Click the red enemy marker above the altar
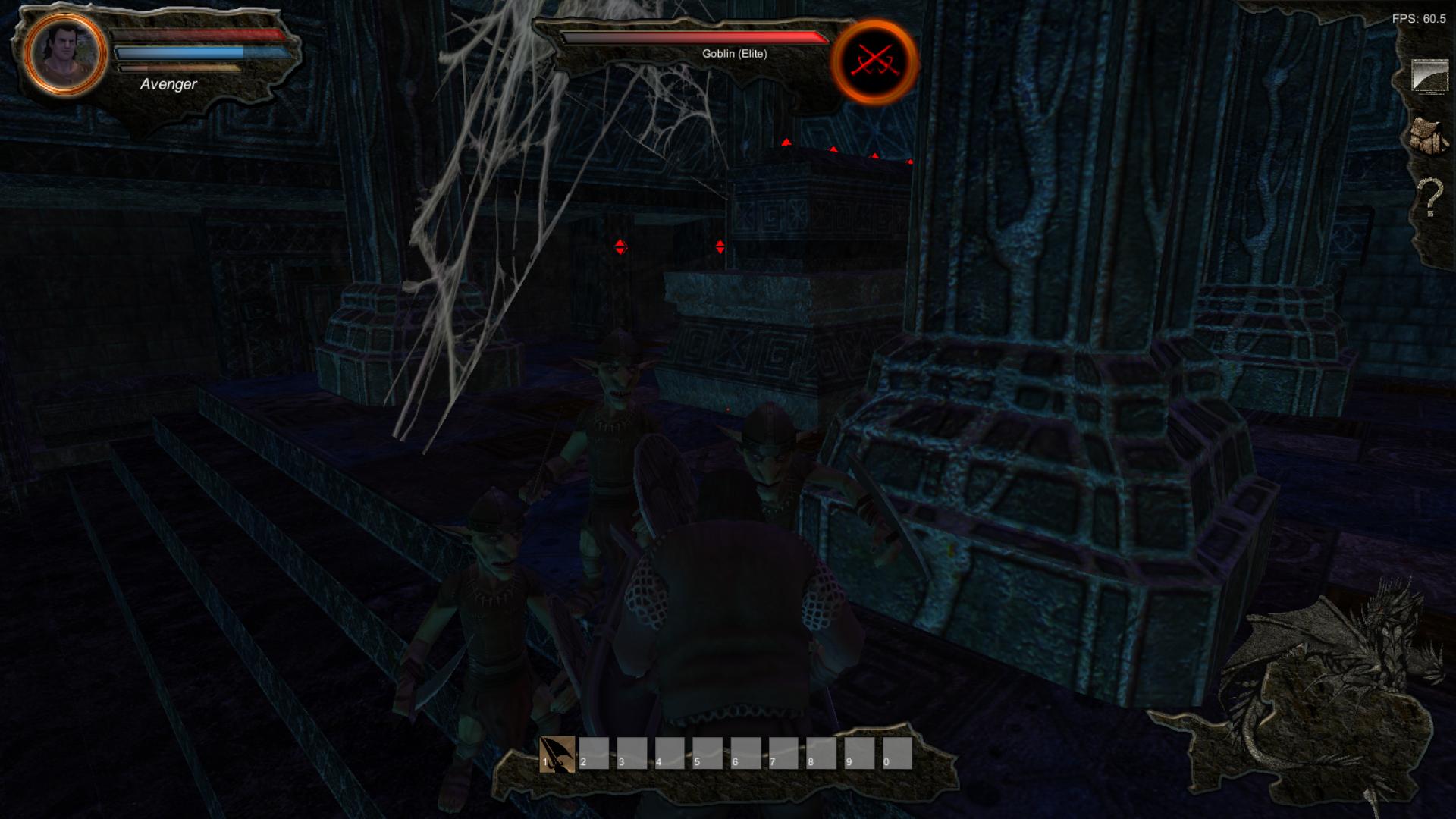Viewport: 1456px width, 819px height. tap(787, 143)
